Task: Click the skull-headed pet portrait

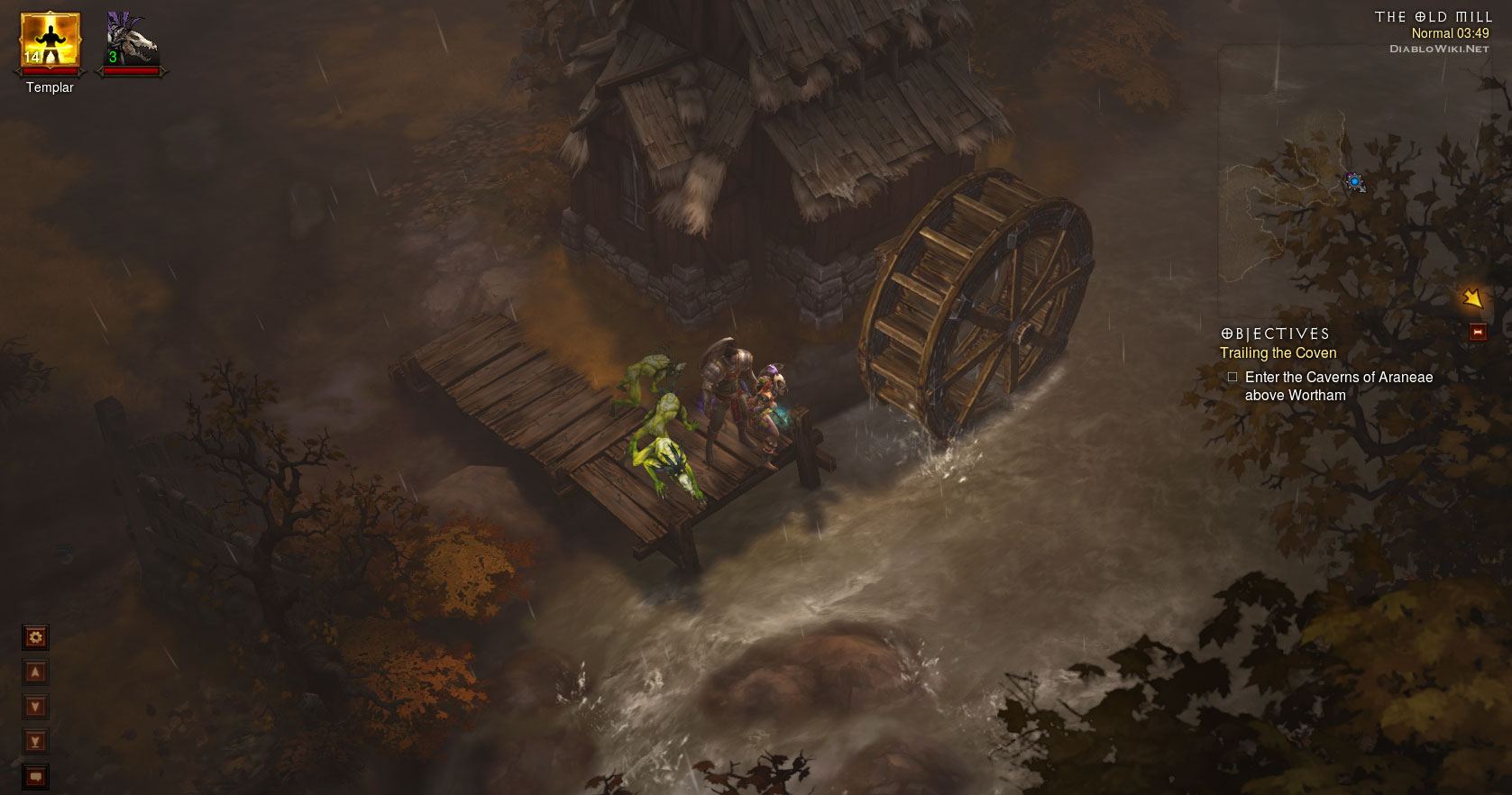Action: tap(132, 42)
